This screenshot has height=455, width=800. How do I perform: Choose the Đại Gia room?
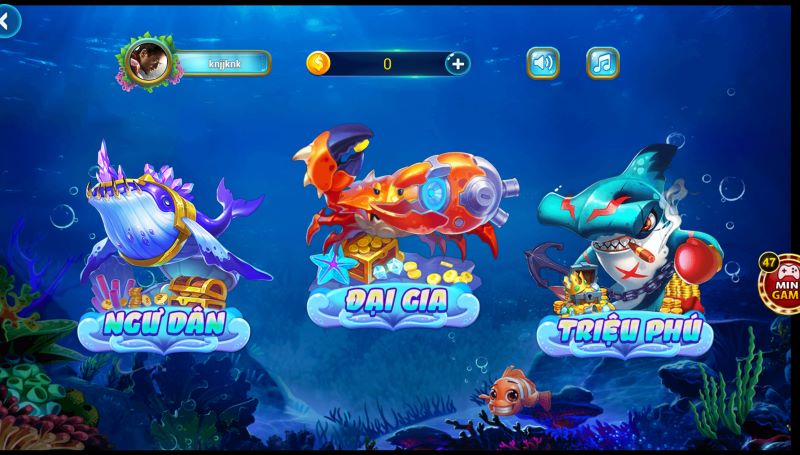tap(393, 299)
